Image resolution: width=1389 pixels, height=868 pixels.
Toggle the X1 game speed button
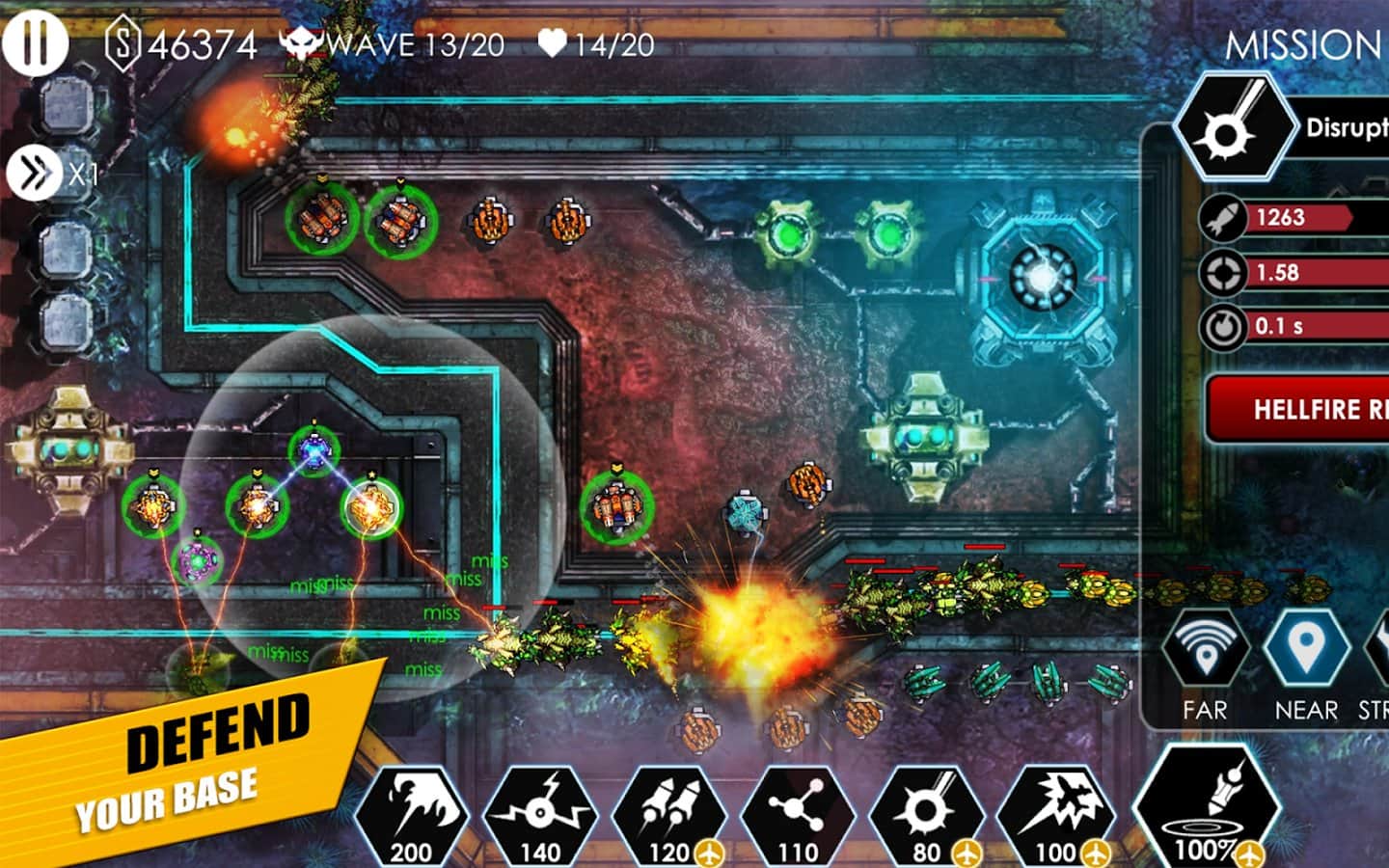[35, 174]
